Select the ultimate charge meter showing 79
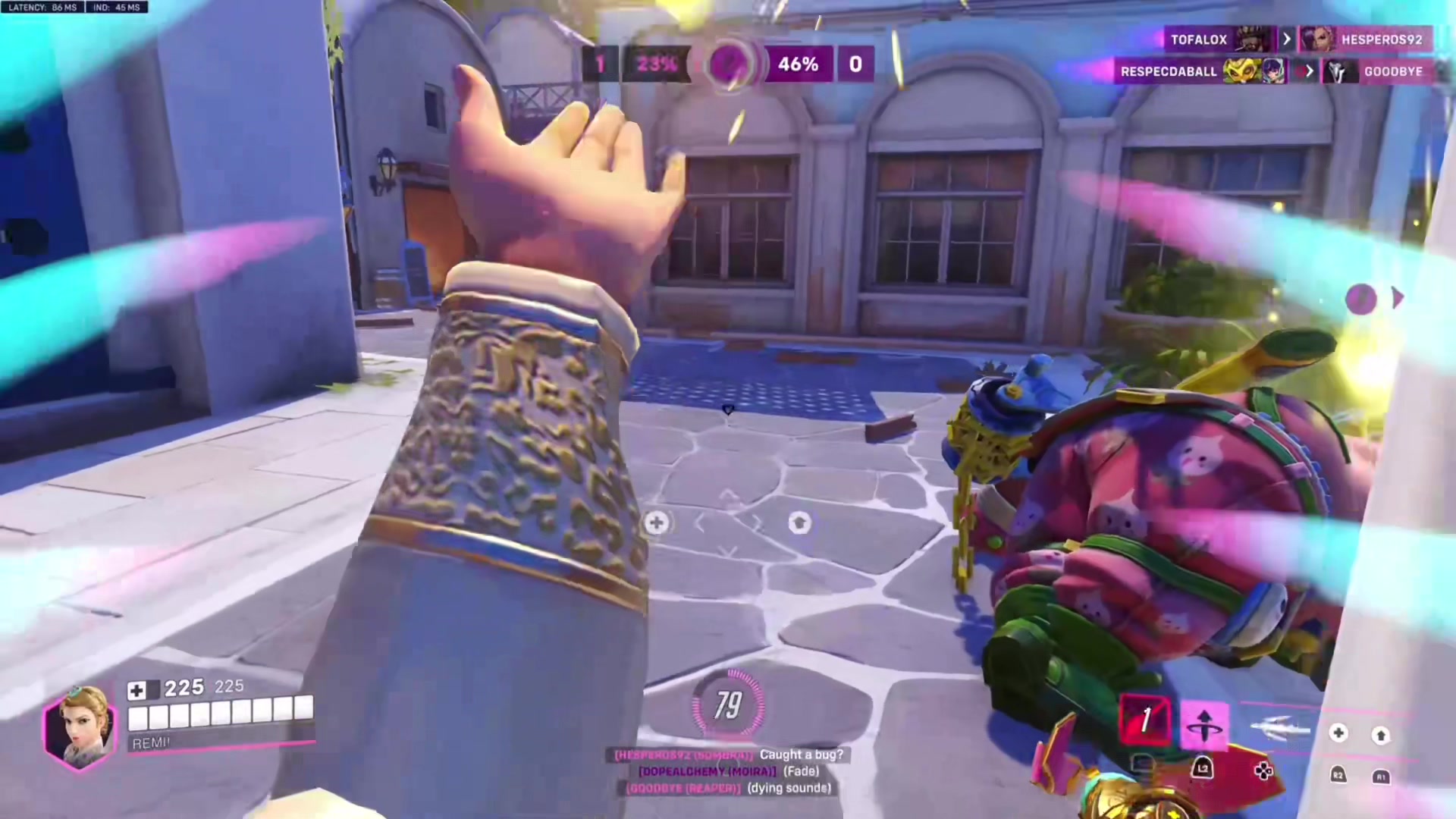1456x819 pixels. (728, 705)
